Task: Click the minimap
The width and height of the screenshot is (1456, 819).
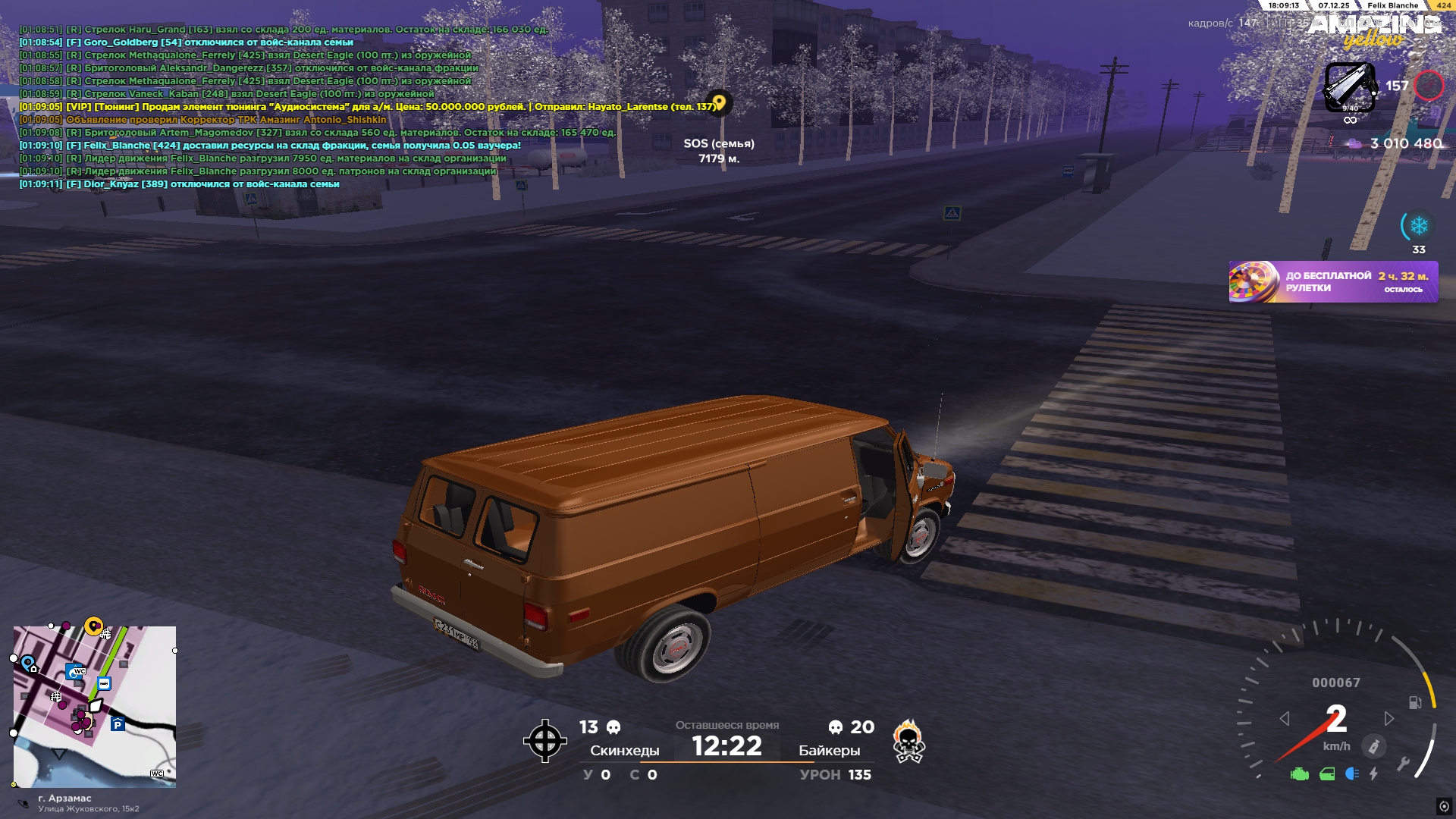Action: [95, 707]
